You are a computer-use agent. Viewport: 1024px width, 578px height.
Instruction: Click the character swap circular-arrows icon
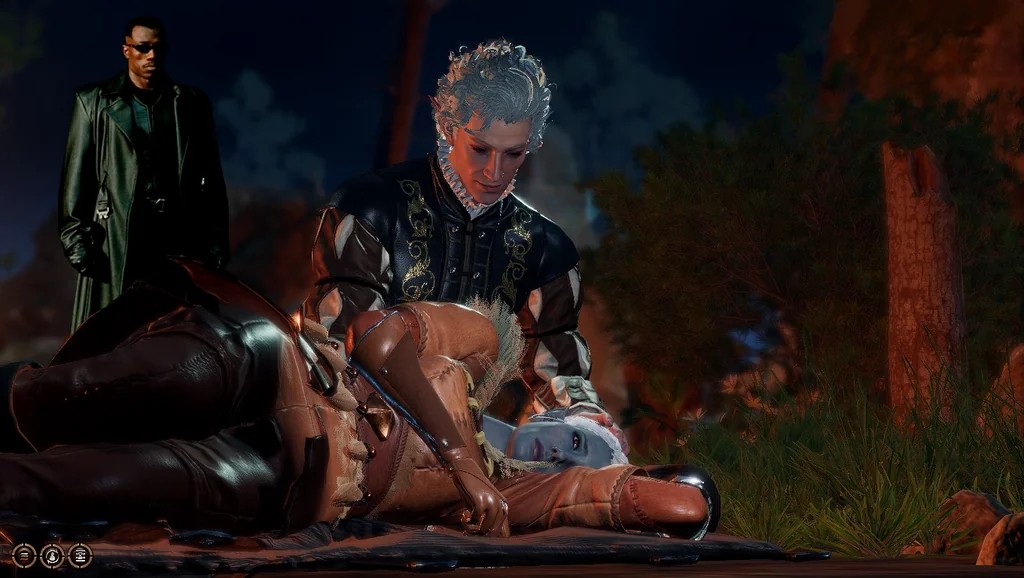click(x=52, y=556)
